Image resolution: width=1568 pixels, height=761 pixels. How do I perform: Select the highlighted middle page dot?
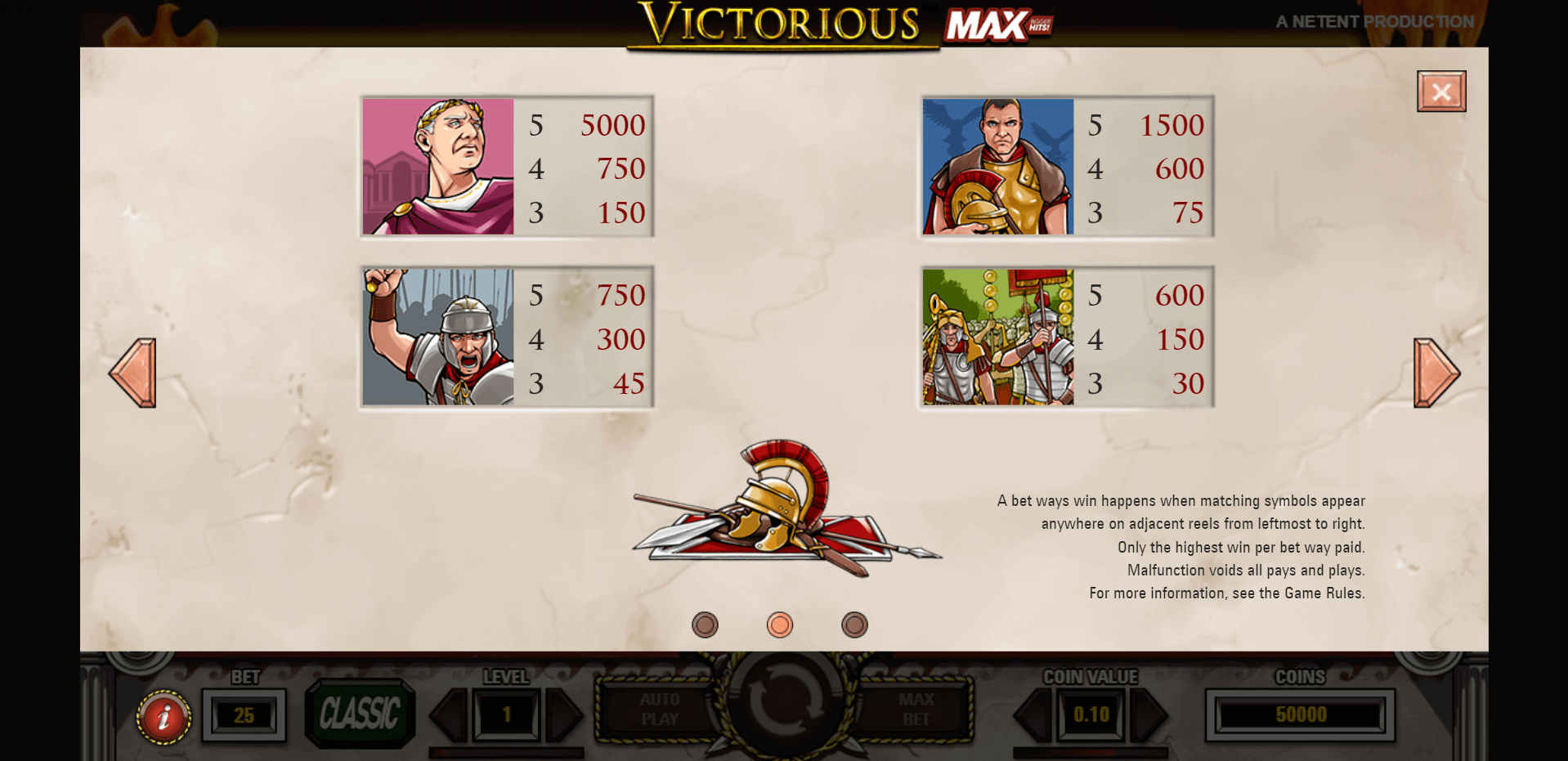click(780, 625)
